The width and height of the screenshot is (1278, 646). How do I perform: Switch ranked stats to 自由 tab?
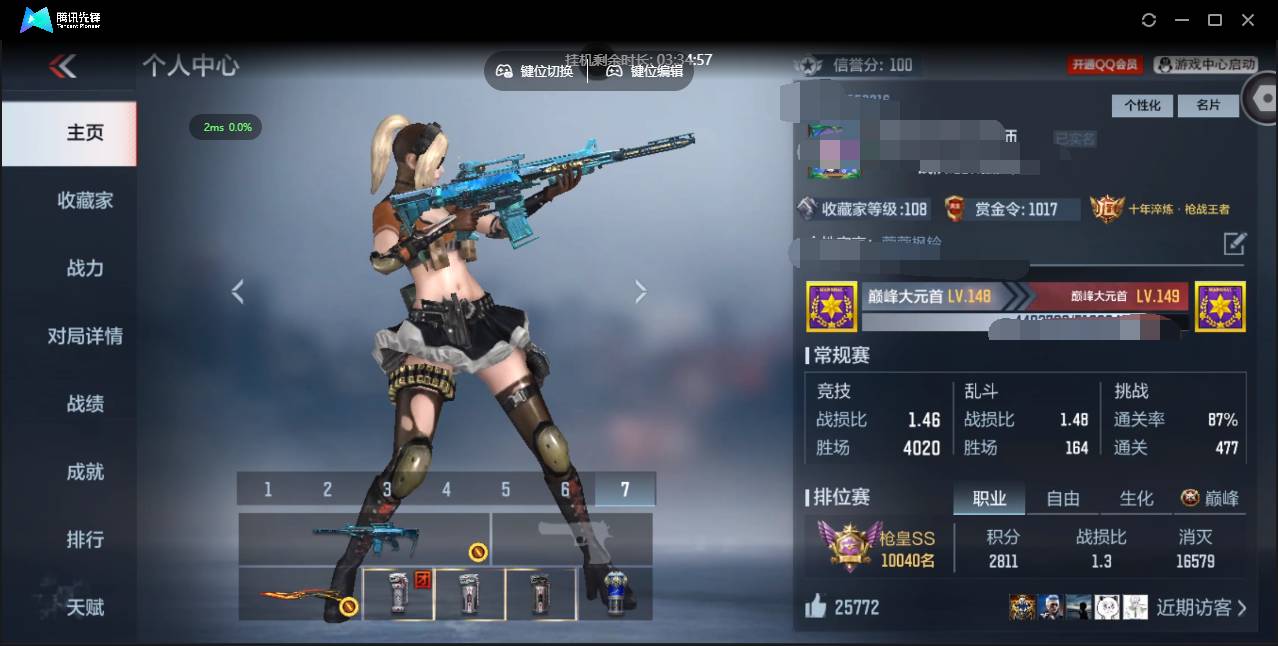(x=1063, y=498)
